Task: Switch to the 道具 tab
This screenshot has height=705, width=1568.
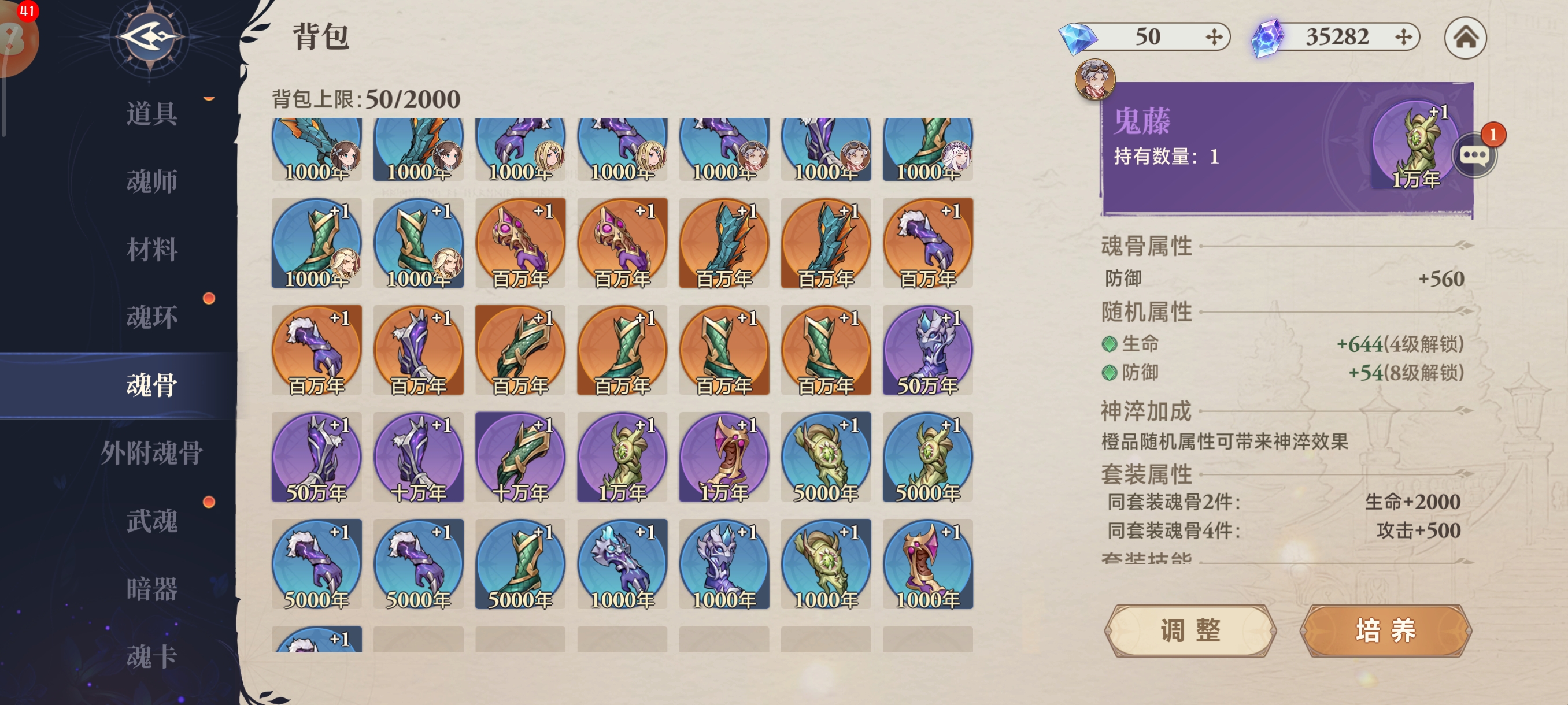Action: tap(151, 114)
